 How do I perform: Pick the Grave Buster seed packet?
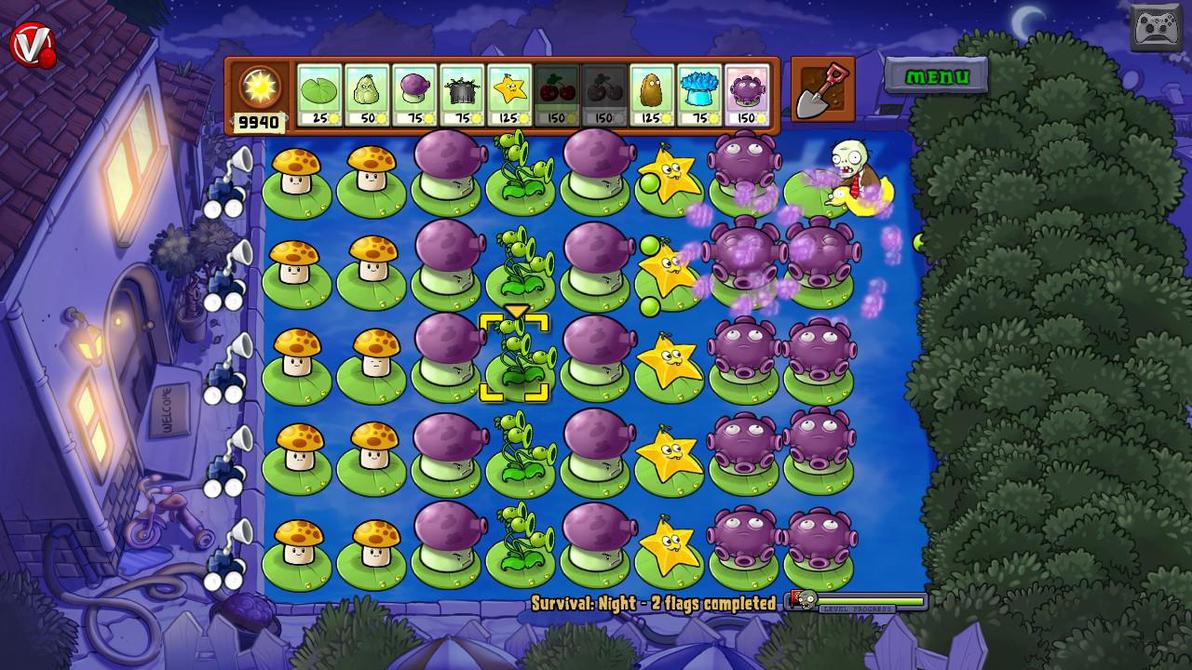coord(462,95)
